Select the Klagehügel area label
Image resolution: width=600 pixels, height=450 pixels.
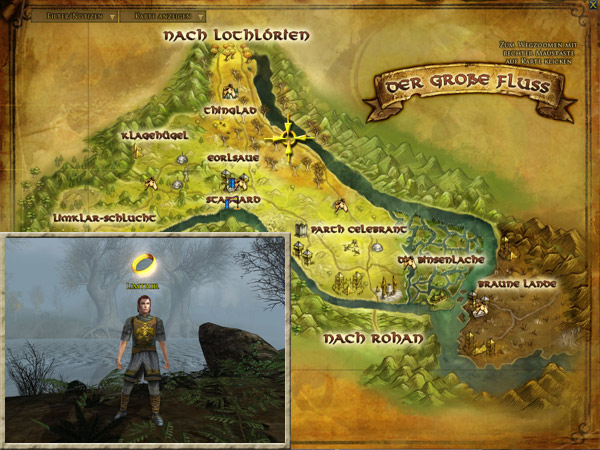[149, 136]
